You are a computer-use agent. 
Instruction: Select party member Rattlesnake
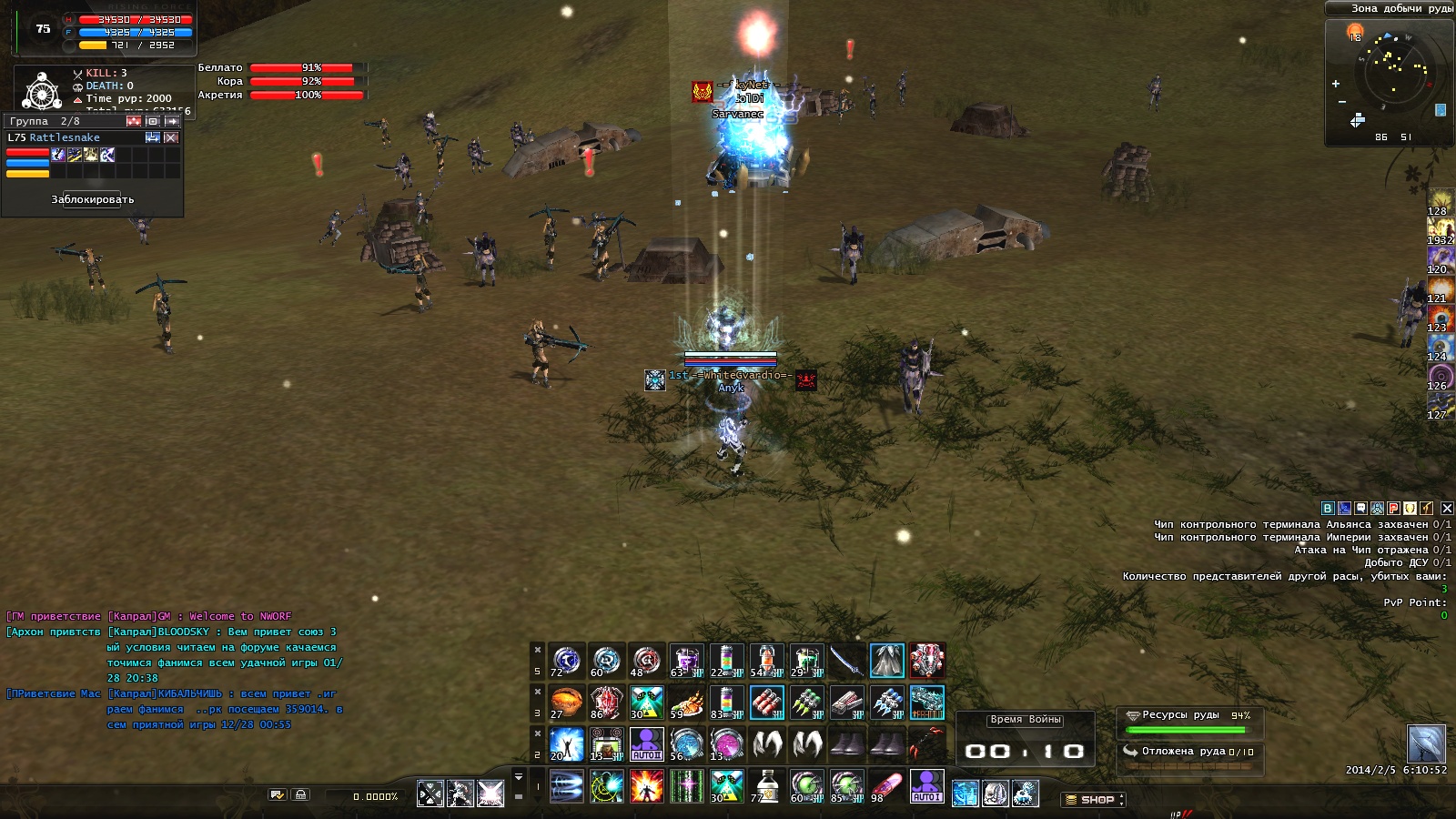64,137
